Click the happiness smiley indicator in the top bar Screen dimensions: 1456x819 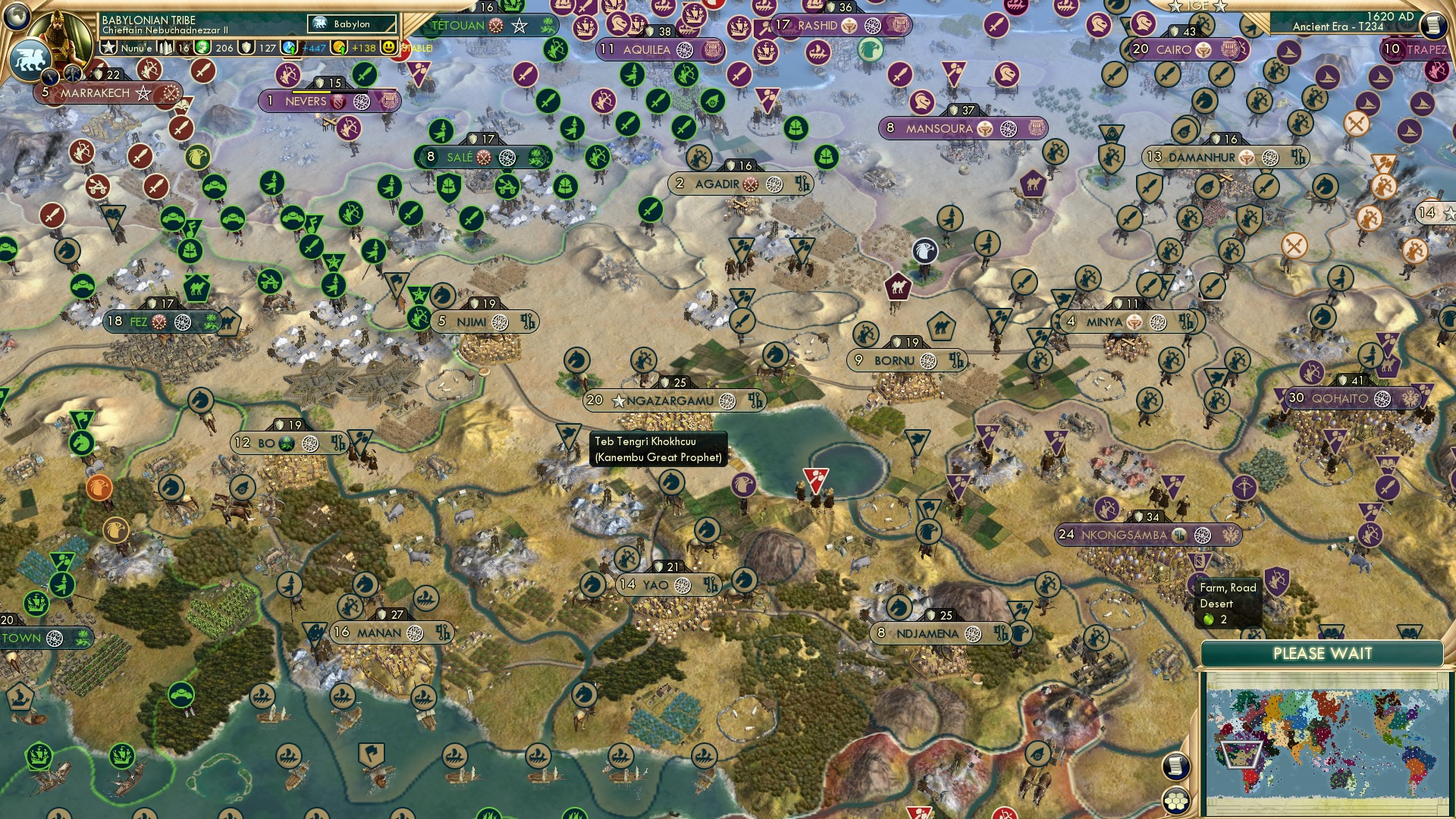[387, 45]
